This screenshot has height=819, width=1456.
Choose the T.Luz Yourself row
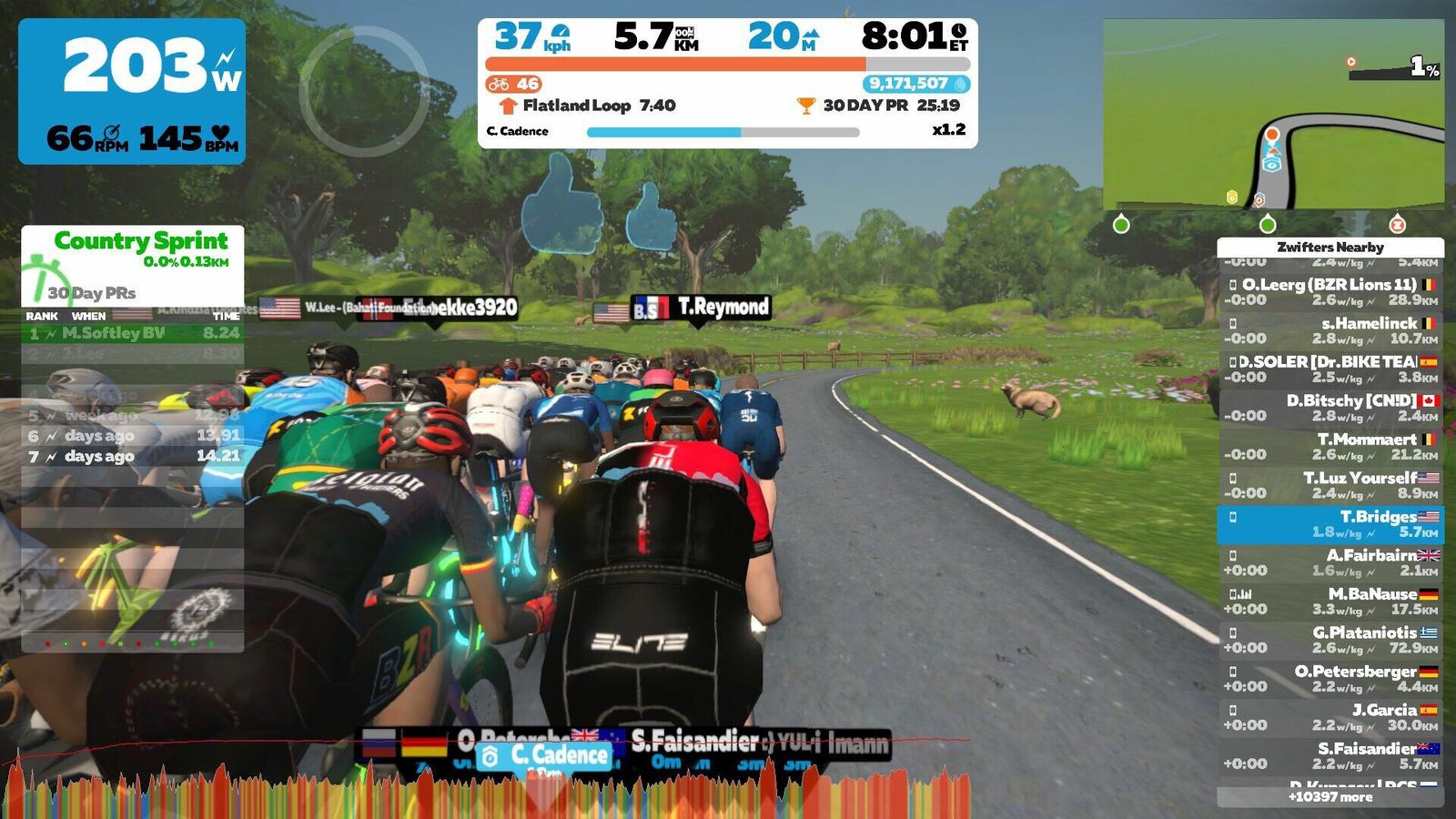coord(1330,485)
